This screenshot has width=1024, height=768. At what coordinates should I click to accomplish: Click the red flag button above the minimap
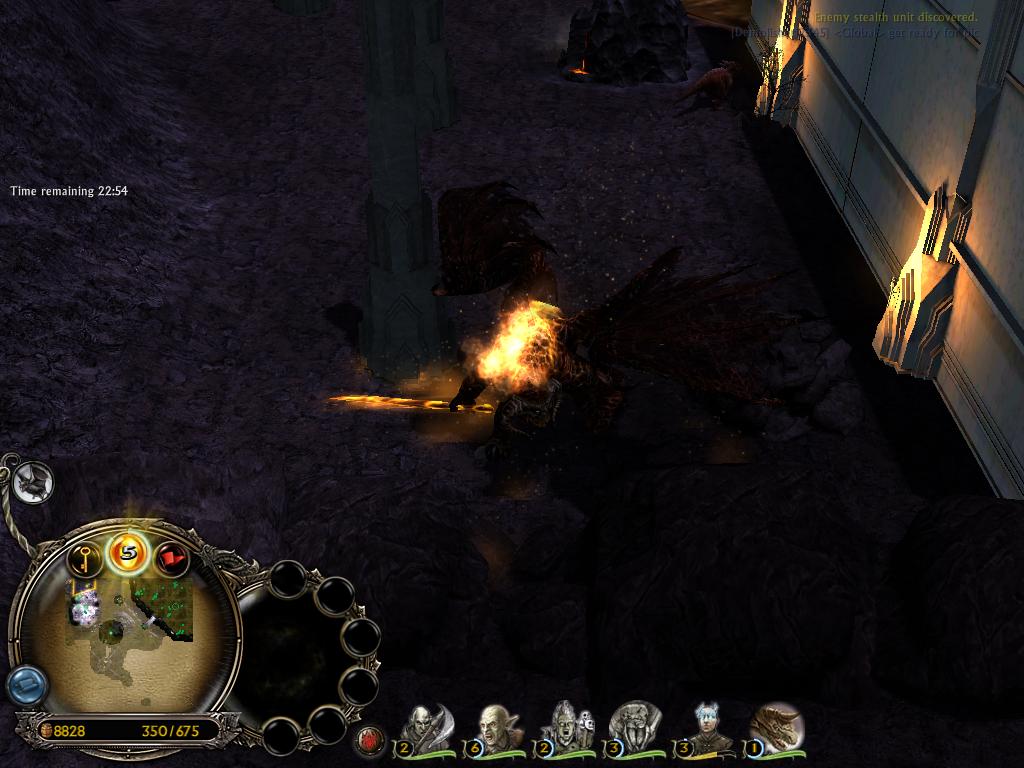(x=172, y=557)
